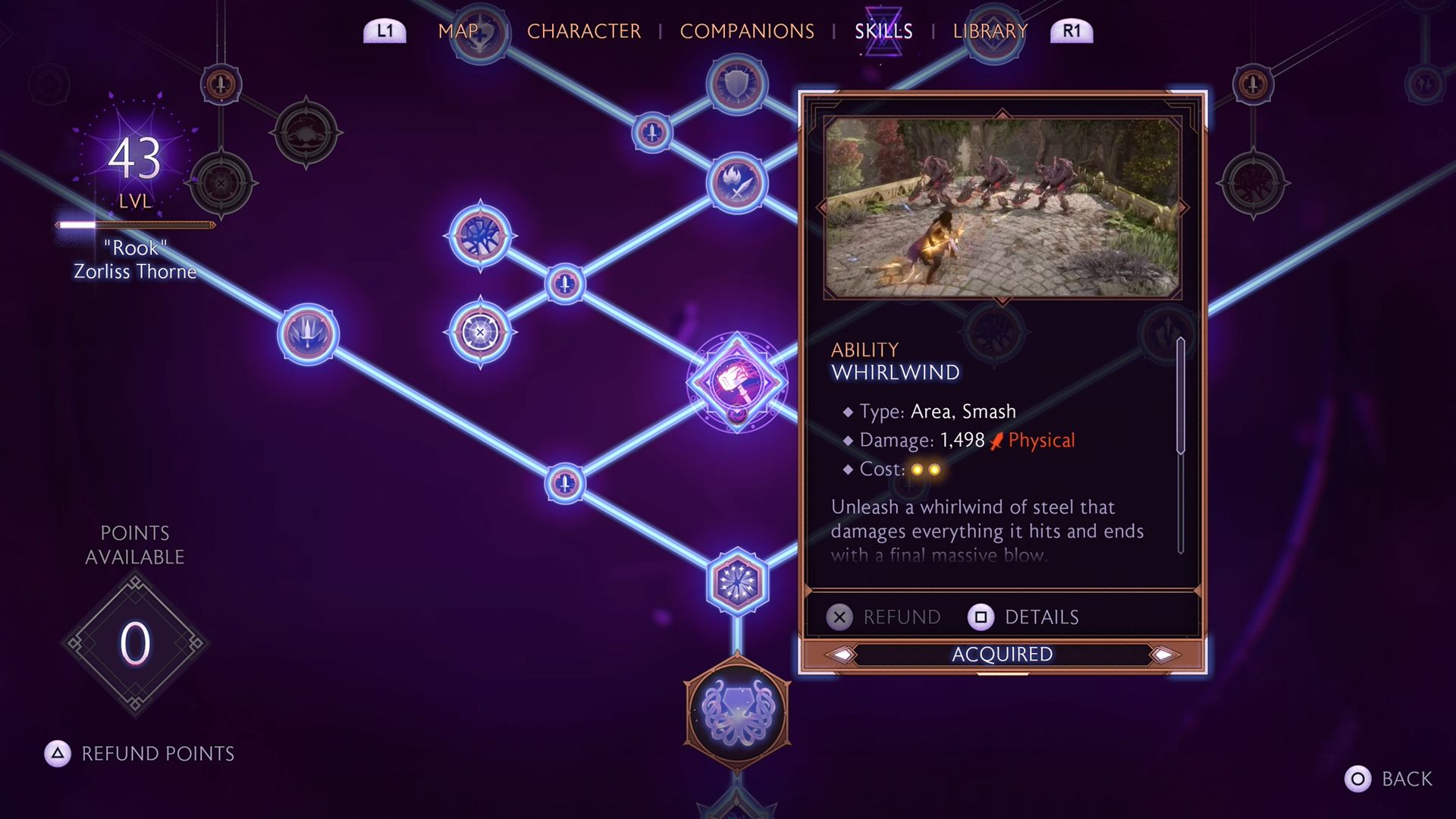Switch to the Map tab
The height and width of the screenshot is (819, 1456).
coord(458,31)
